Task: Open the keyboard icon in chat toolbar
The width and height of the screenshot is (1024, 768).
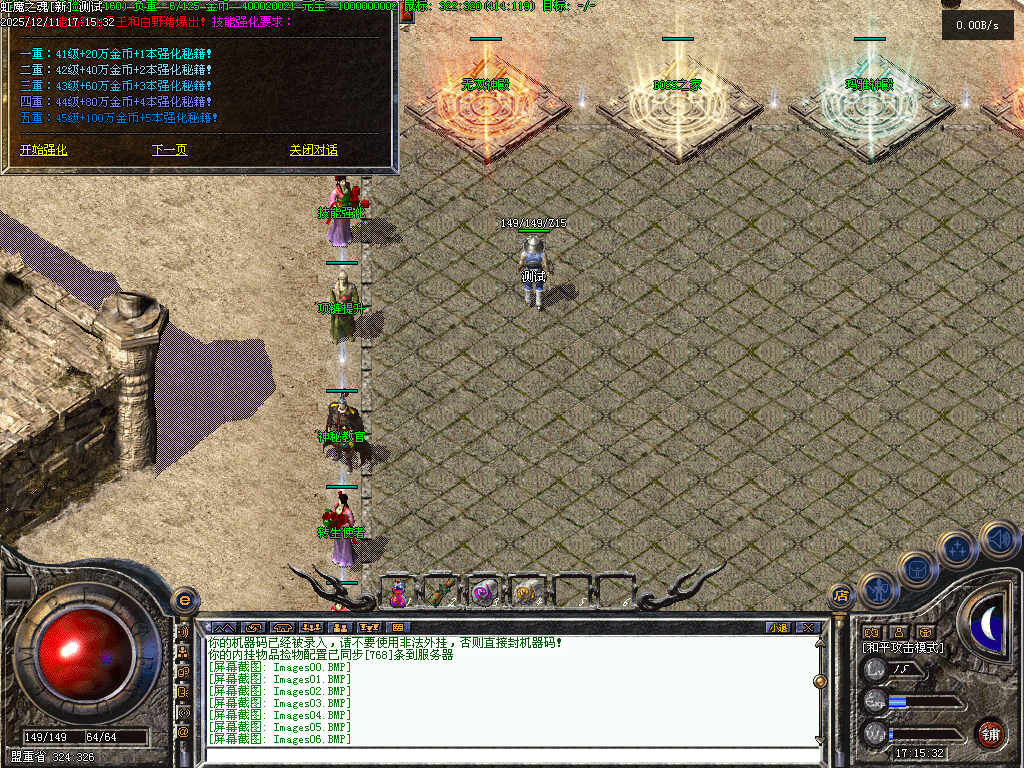Action: tap(399, 627)
